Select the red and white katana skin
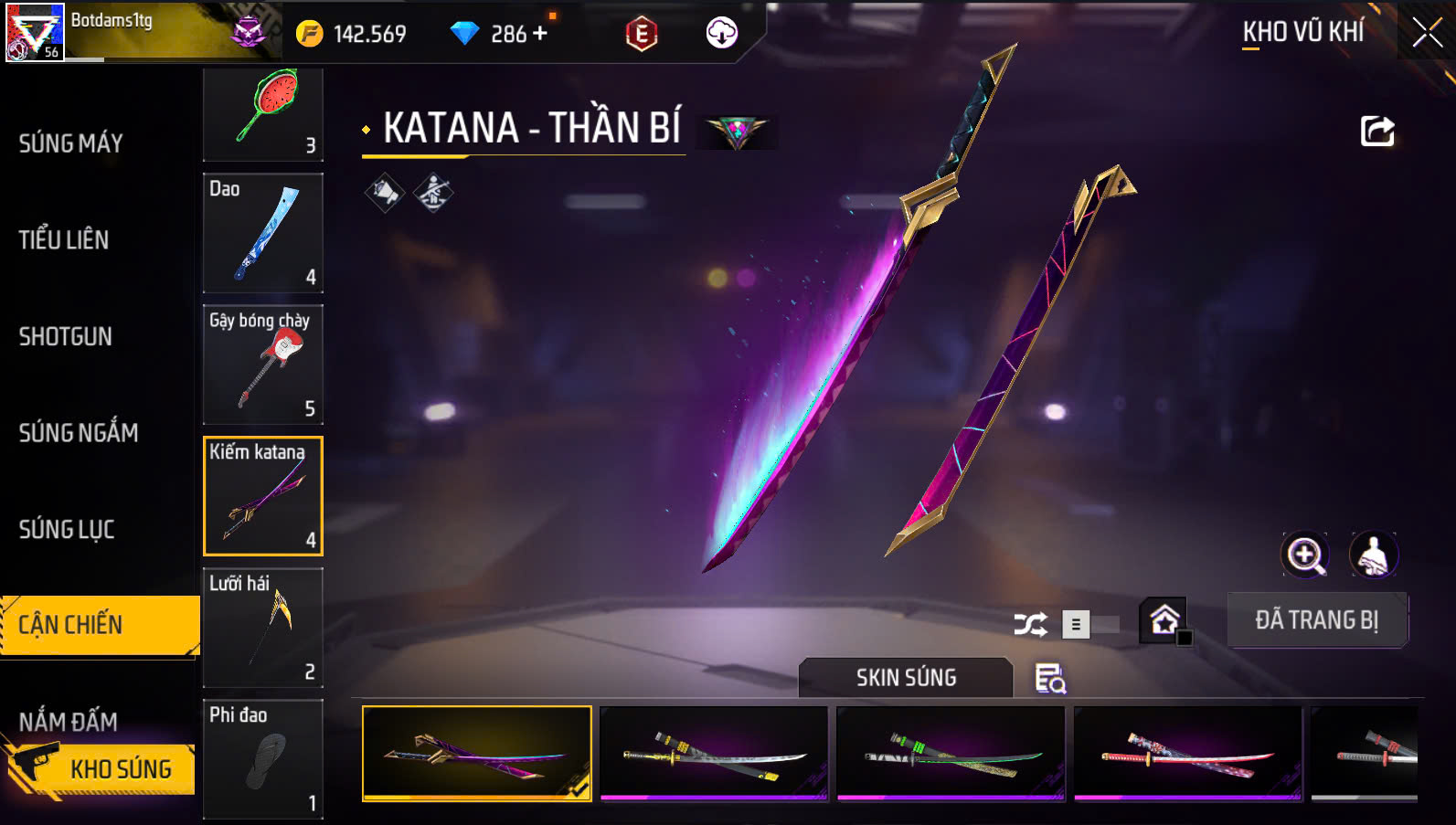The height and width of the screenshot is (825, 1456). point(1187,754)
